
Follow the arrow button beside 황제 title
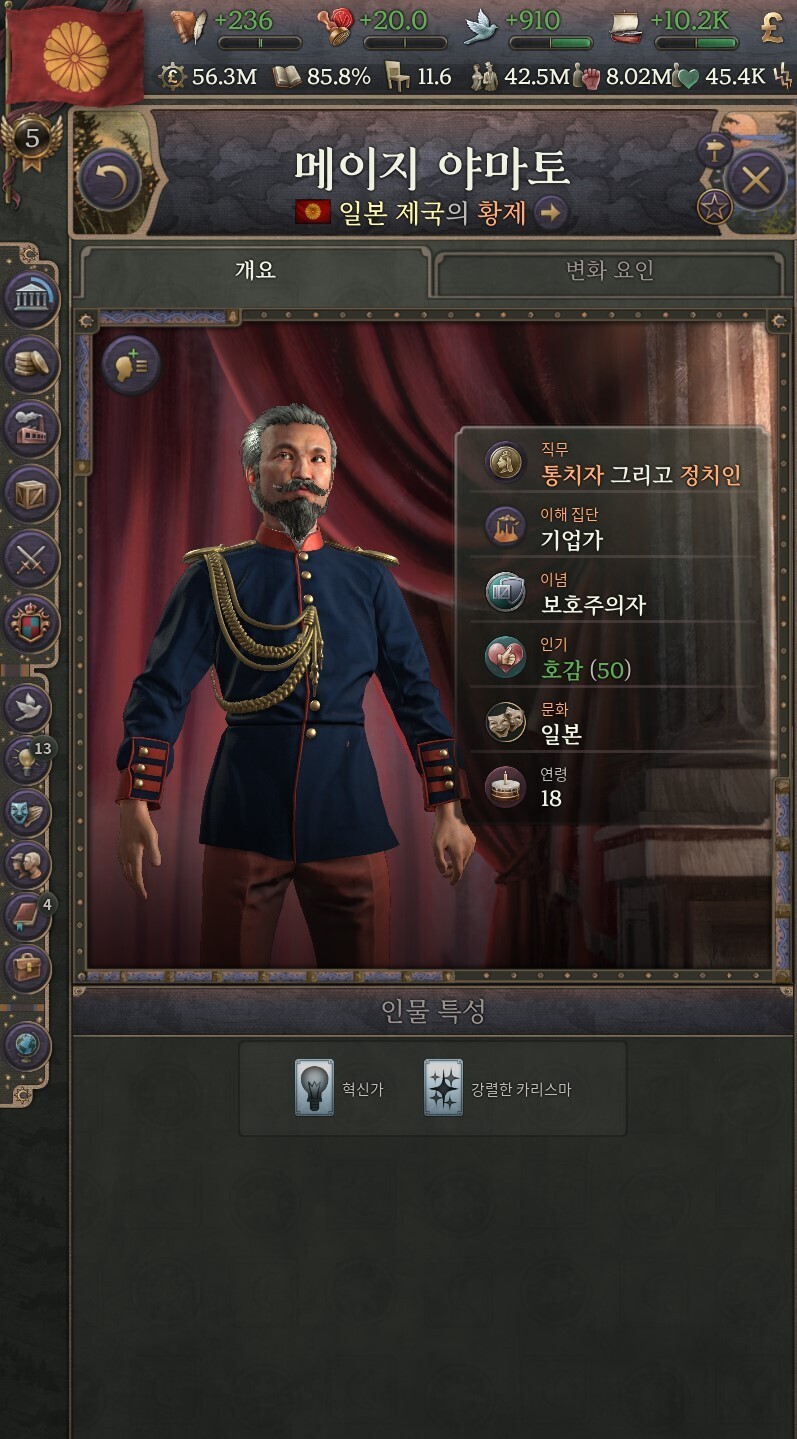point(550,212)
